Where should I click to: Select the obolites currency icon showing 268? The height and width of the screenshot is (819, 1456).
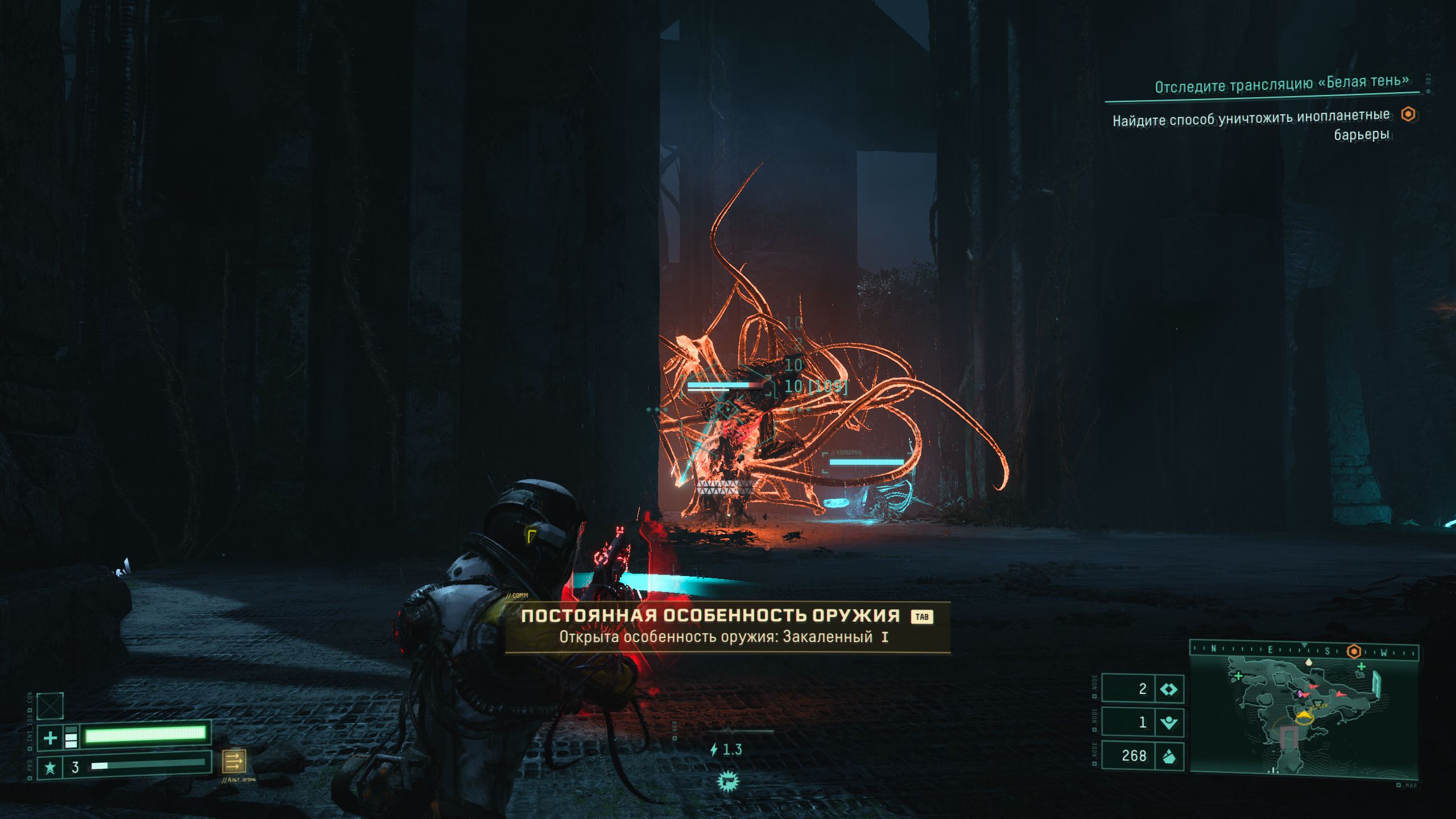point(1168,756)
